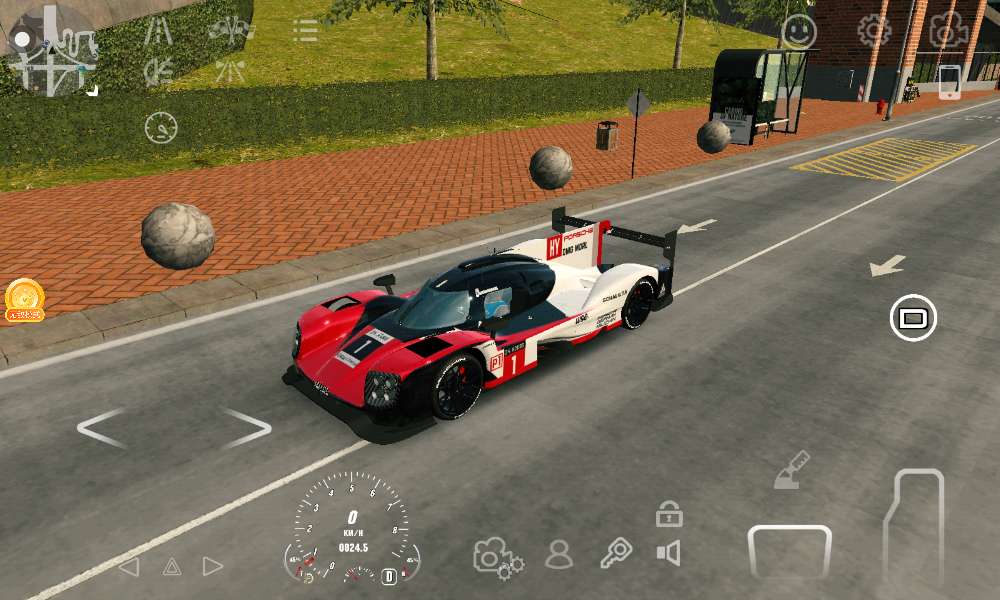Open camera settings with gears icon
Viewport: 1000px width, 600px height.
click(498, 556)
